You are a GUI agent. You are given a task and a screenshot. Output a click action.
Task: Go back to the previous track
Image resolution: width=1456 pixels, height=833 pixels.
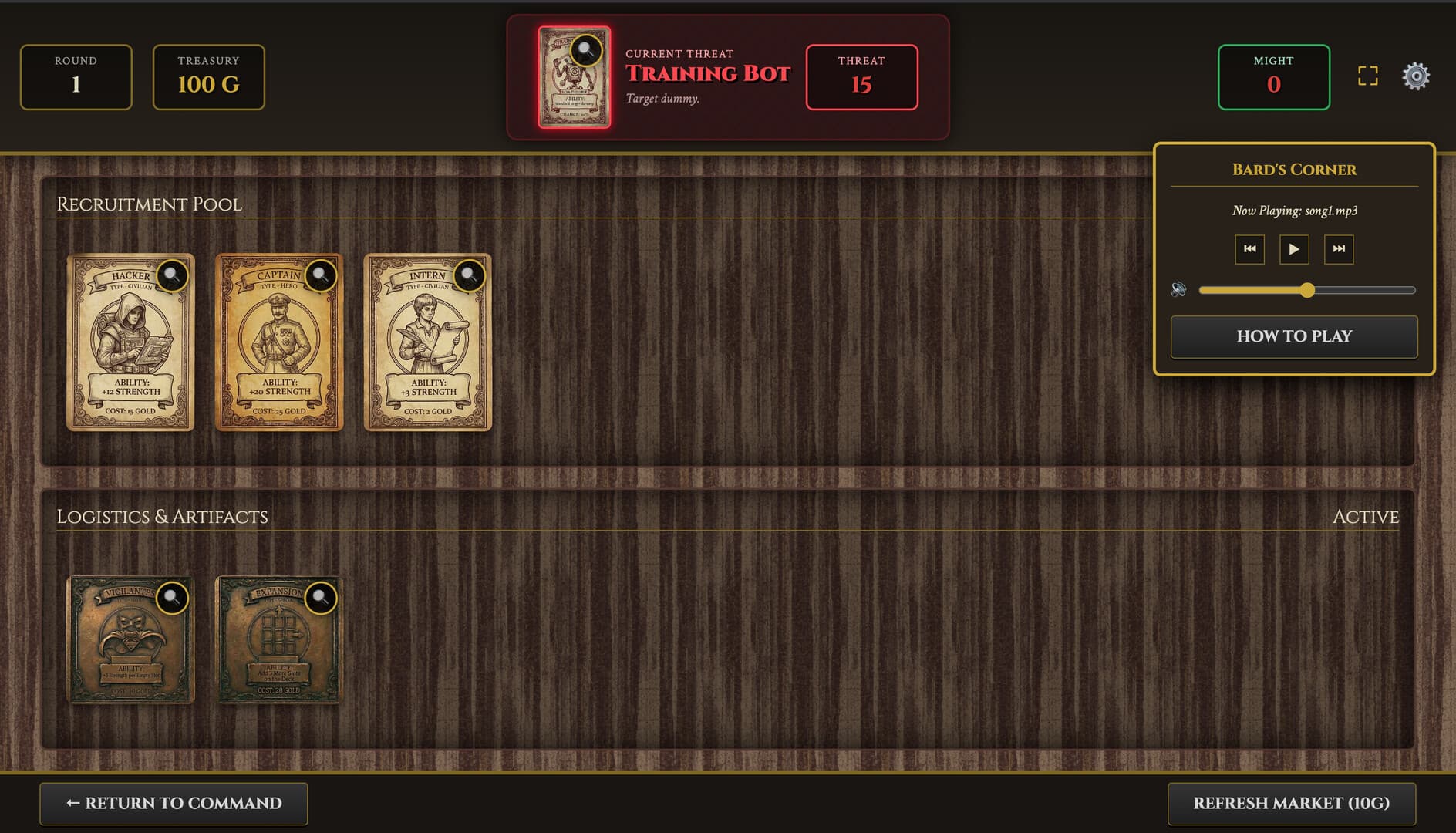coord(1249,249)
